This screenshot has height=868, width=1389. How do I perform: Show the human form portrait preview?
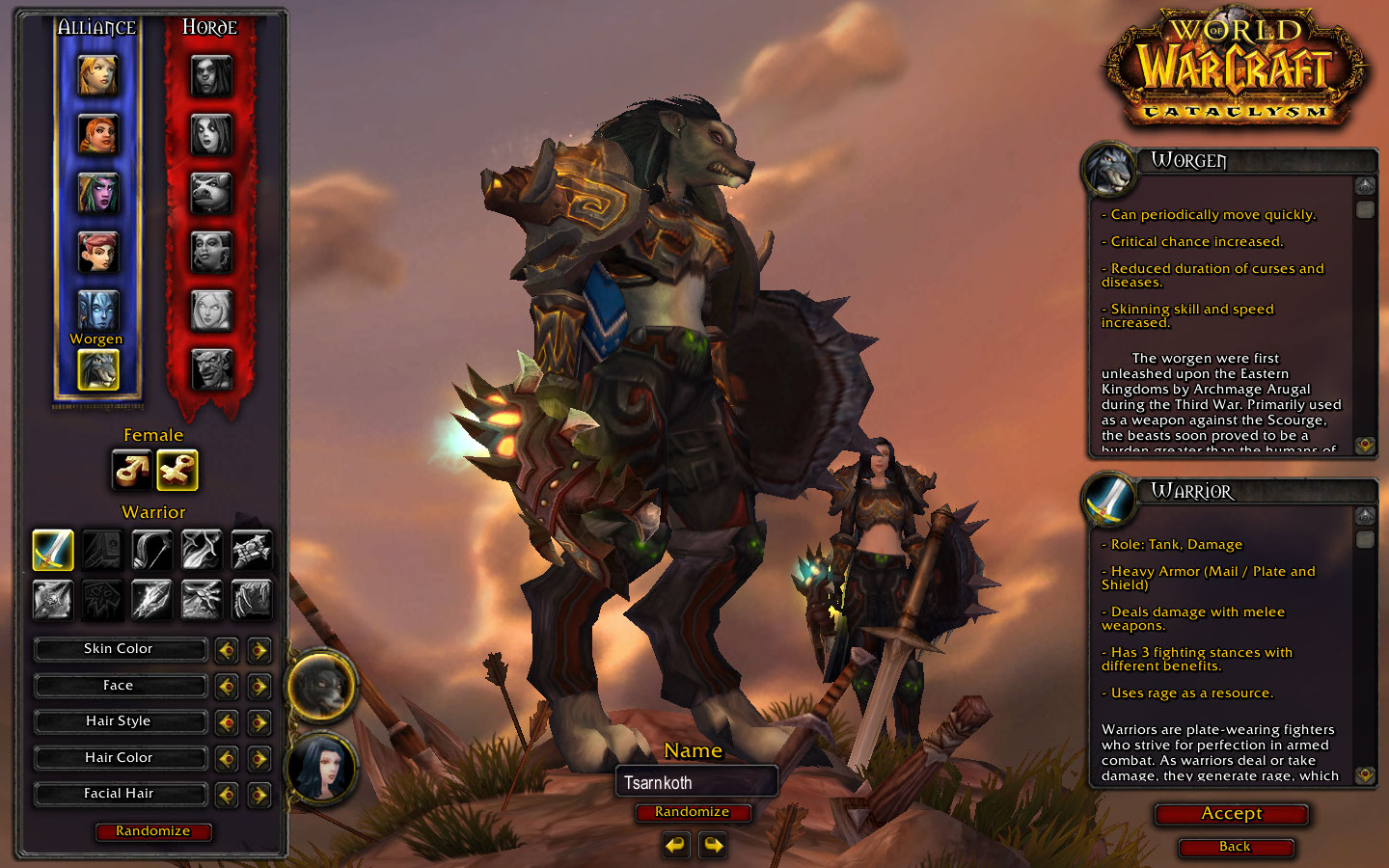[x=322, y=767]
